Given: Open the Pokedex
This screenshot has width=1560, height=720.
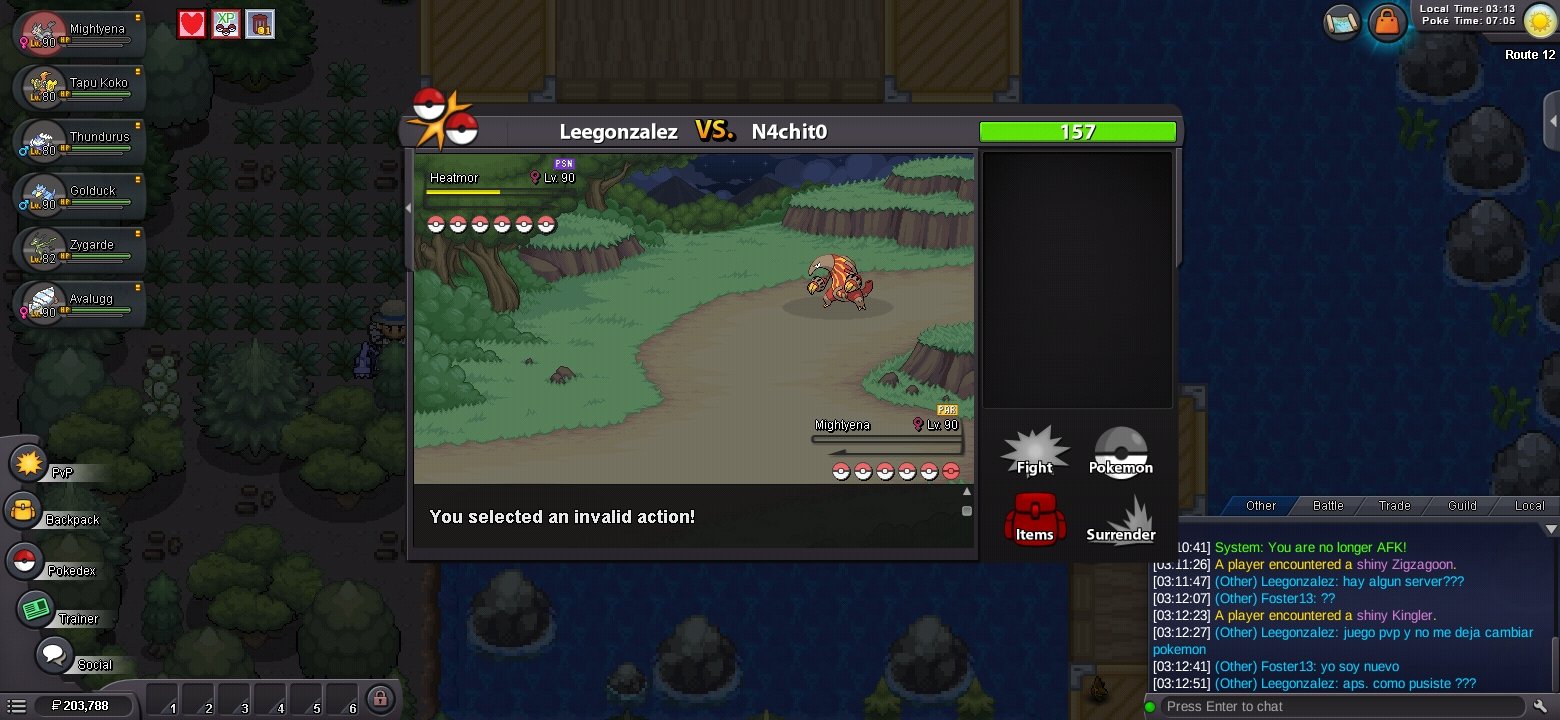Looking at the screenshot, I should [24, 561].
